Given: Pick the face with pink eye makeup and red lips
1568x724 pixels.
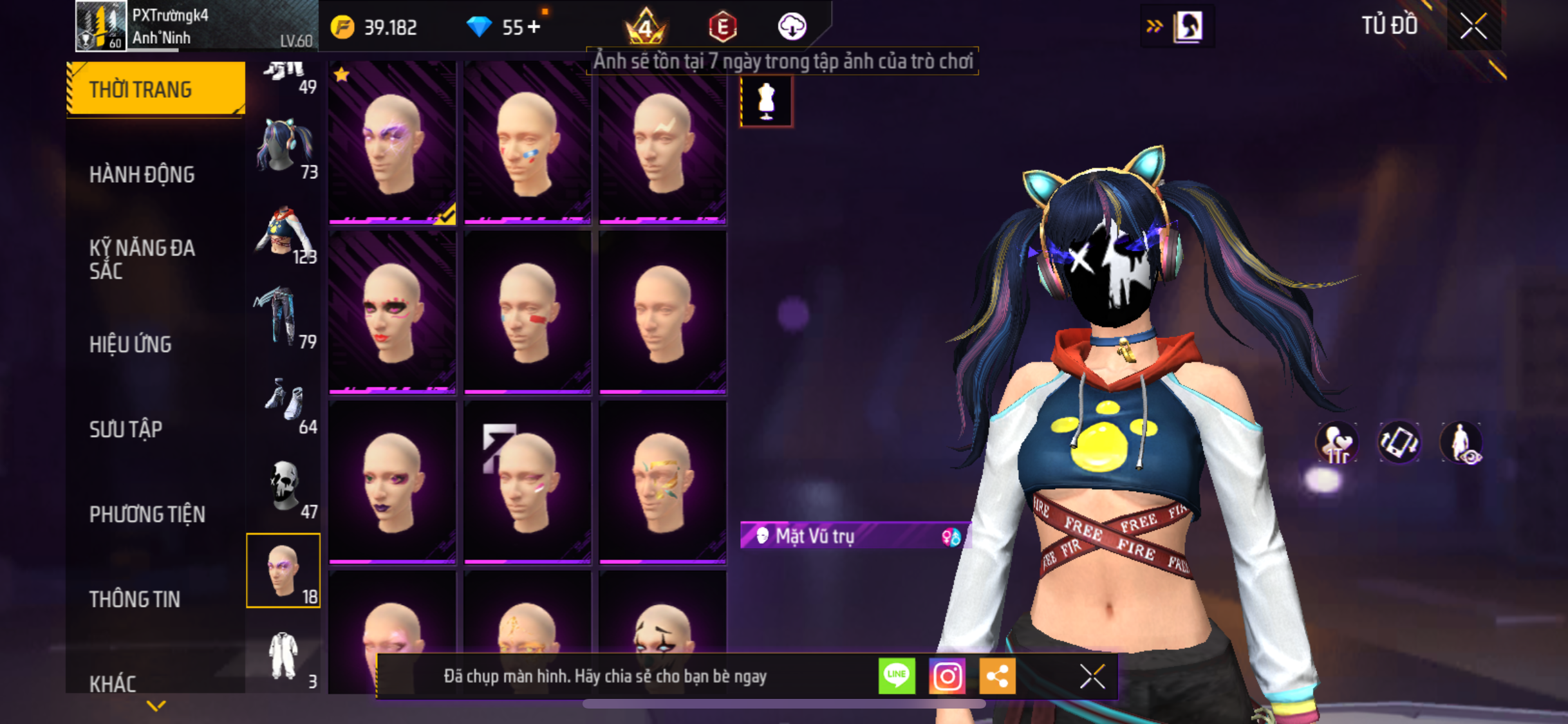Looking at the screenshot, I should 392,313.
